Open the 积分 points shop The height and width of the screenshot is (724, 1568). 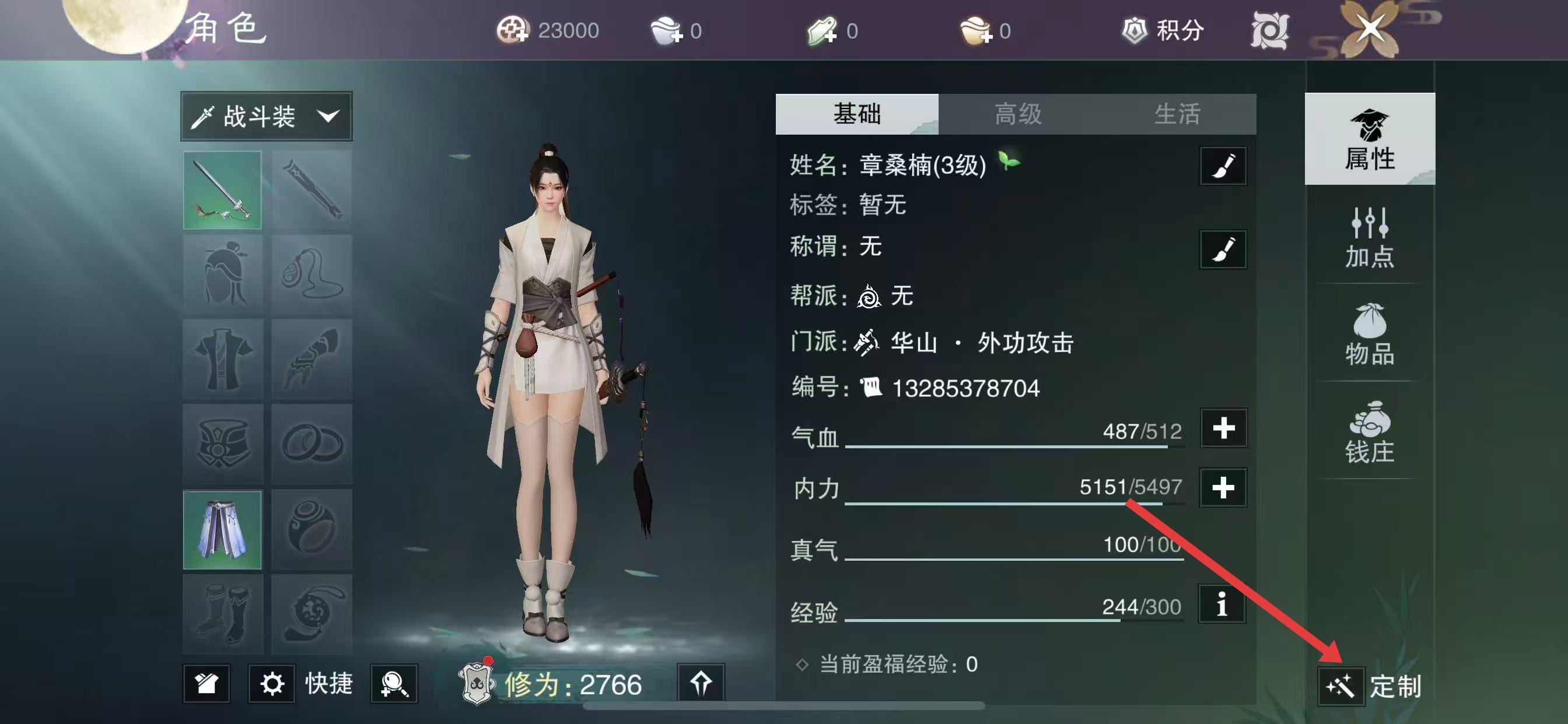coord(1163,30)
